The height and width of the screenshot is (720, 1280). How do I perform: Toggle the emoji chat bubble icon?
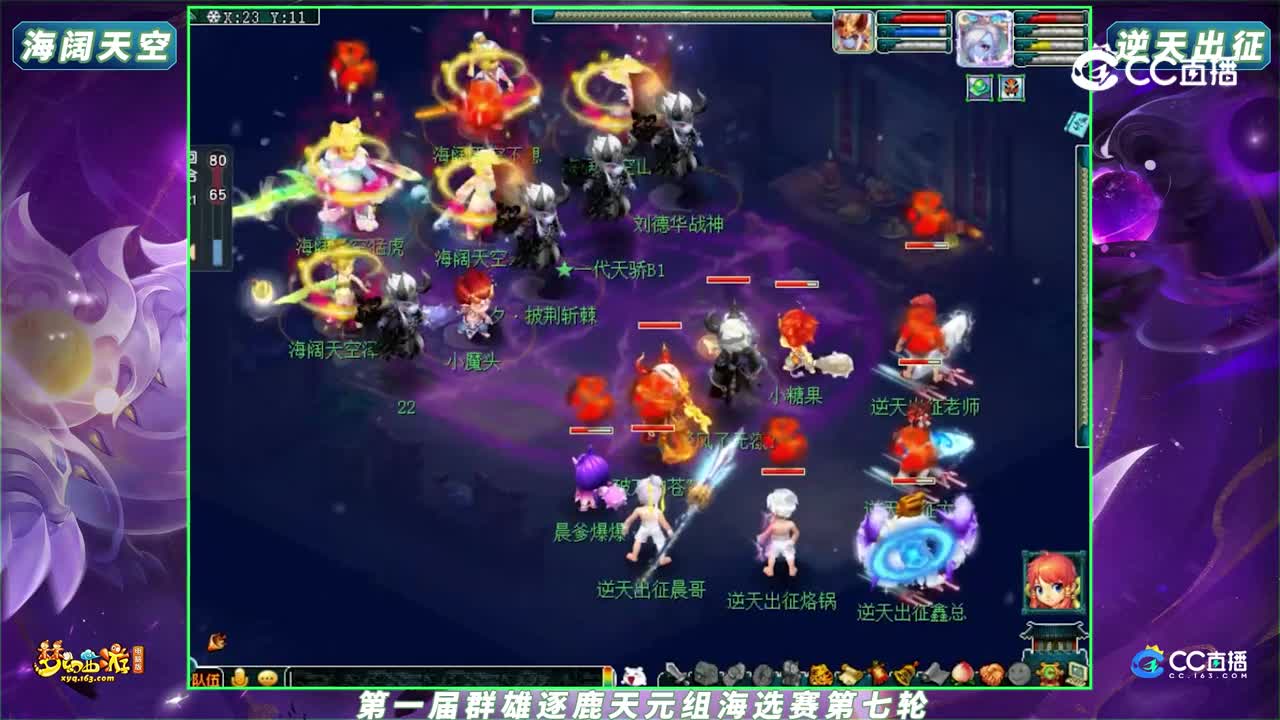(267, 676)
